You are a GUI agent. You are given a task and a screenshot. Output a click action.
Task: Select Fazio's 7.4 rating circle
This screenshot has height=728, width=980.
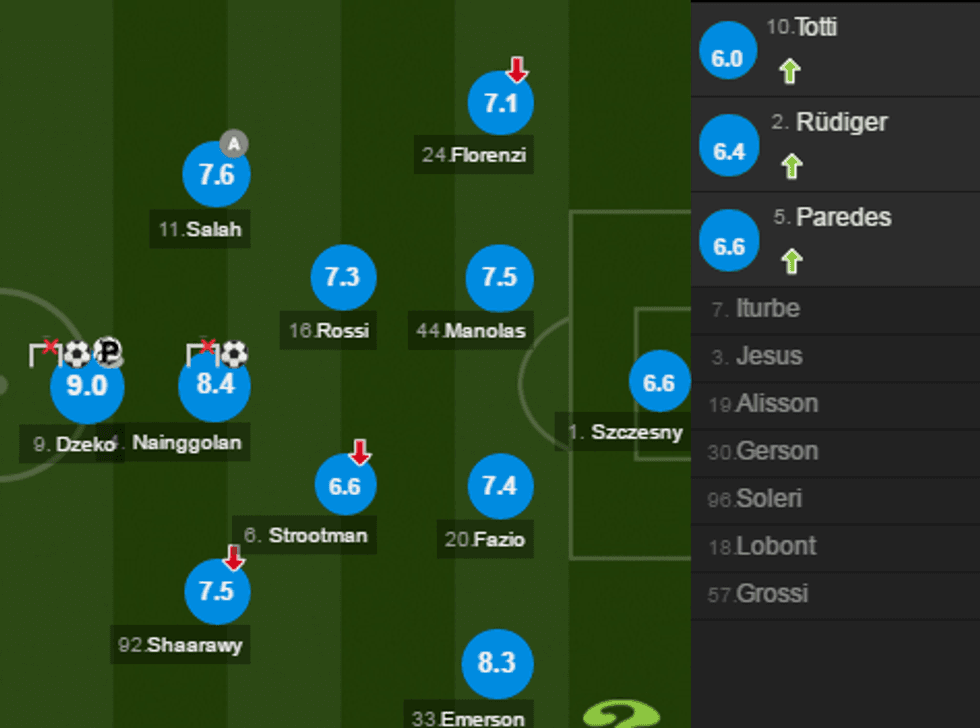click(500, 486)
